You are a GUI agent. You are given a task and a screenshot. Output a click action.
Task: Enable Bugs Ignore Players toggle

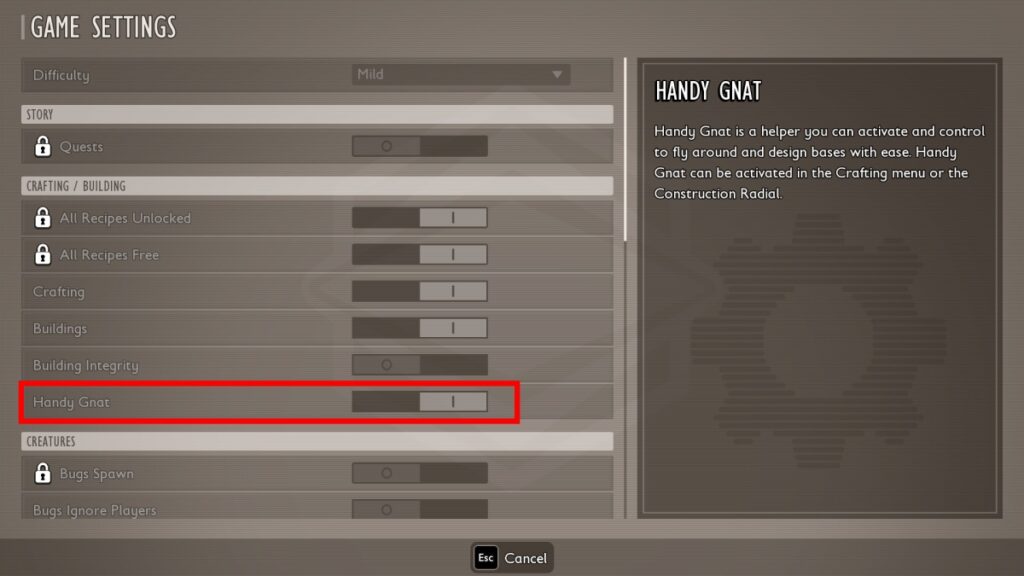point(419,510)
